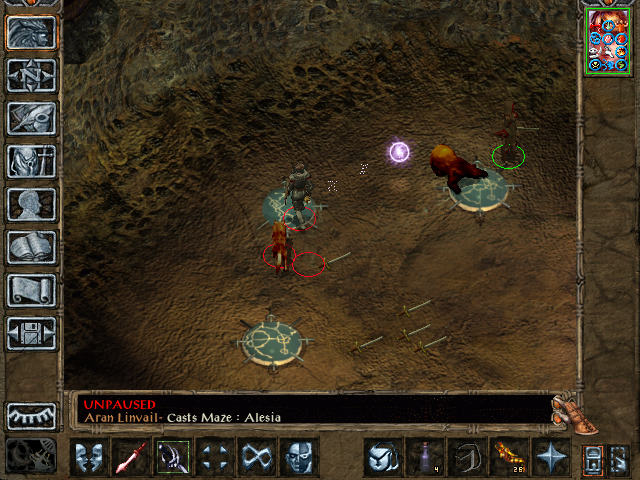
Task: Use the potion quick slot showing 4
Action: point(425,458)
